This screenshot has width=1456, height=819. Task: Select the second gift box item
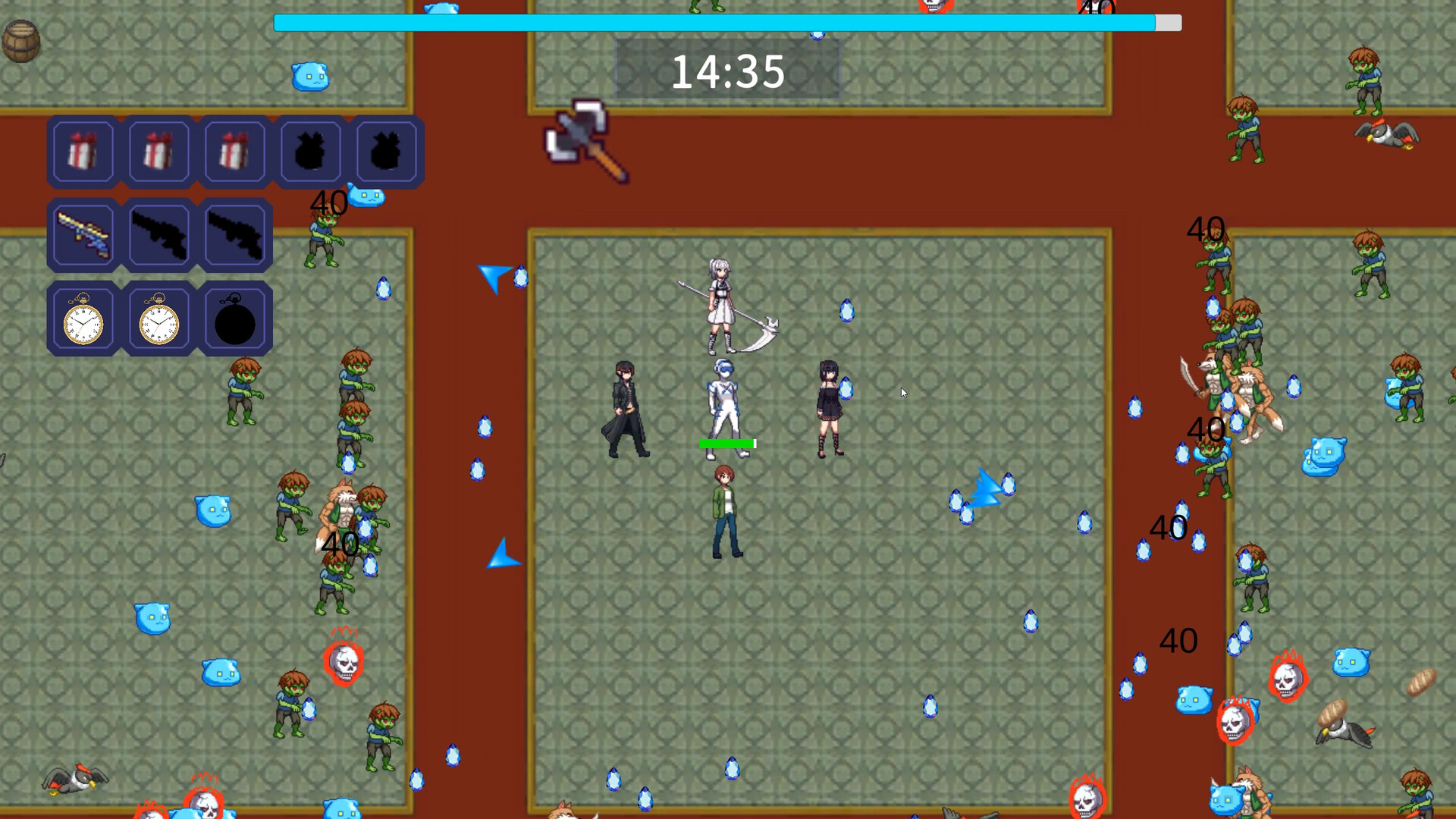click(x=158, y=151)
